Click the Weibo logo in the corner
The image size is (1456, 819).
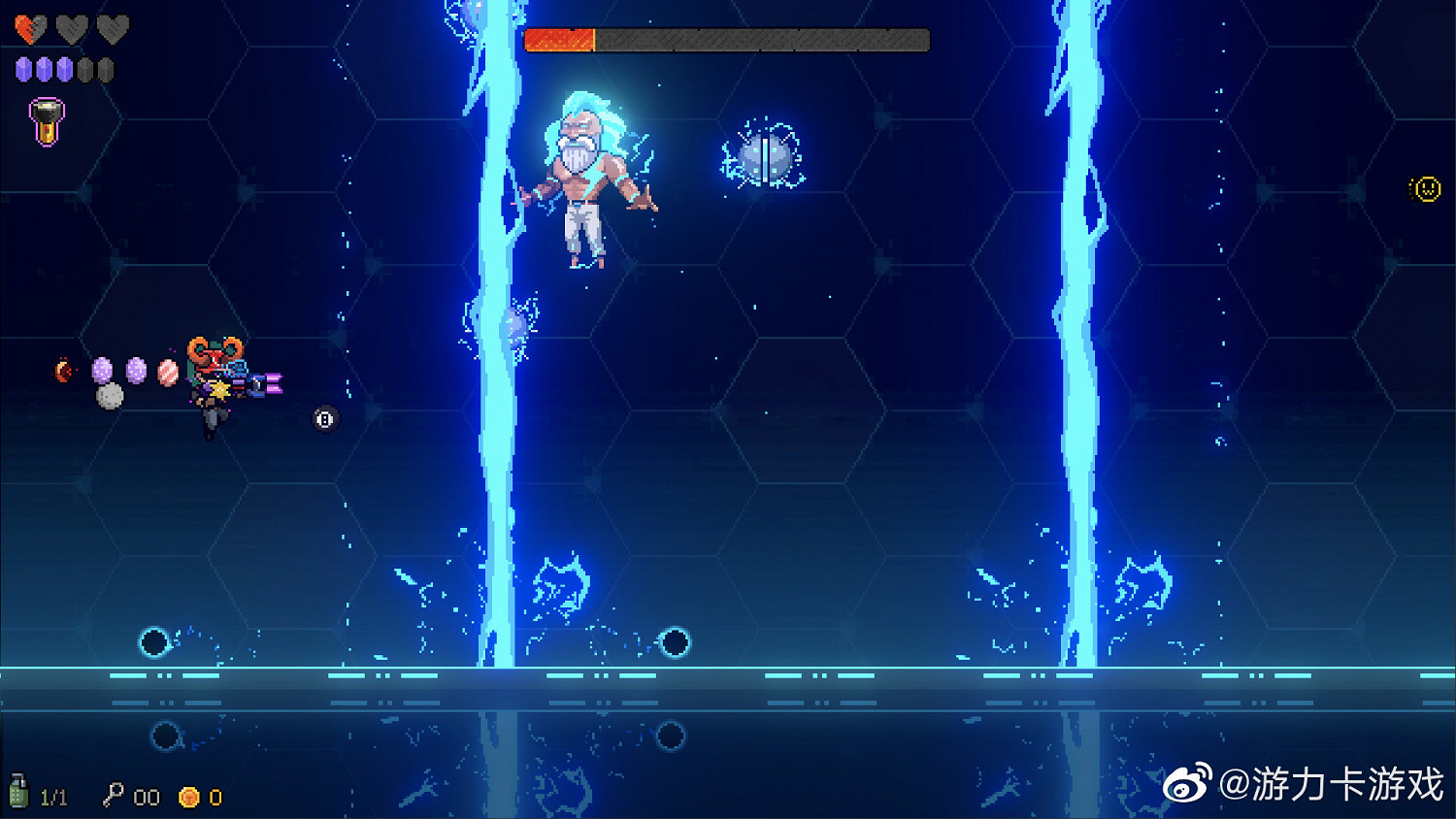point(1184,785)
